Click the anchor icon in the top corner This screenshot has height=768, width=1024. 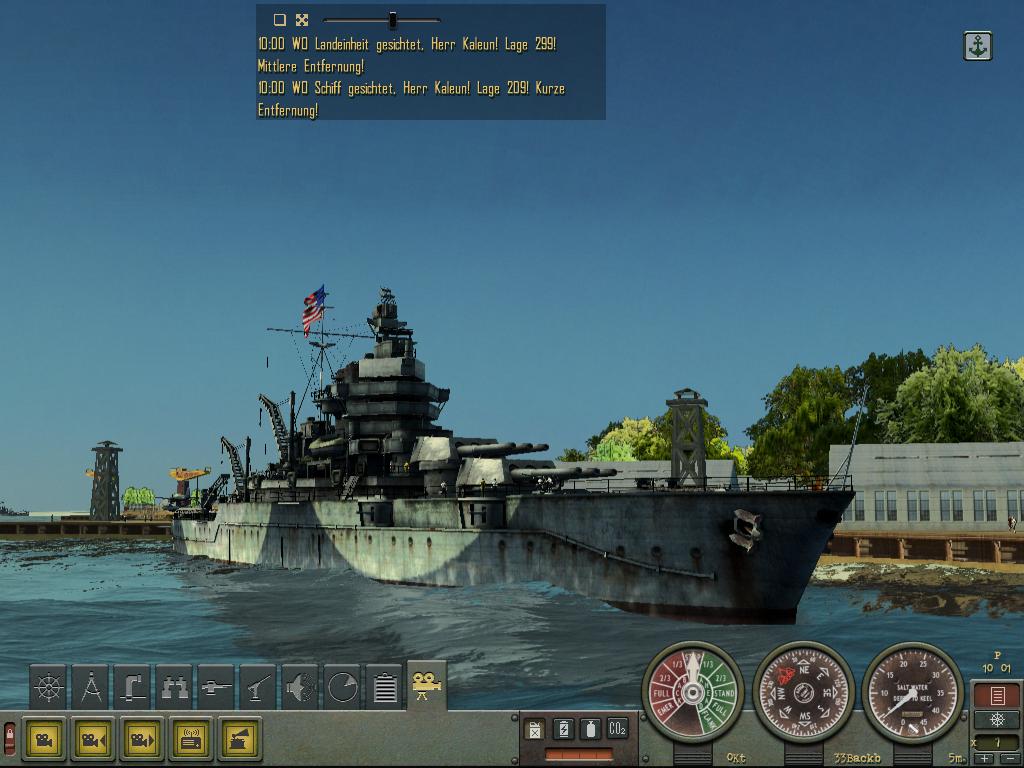pyautogui.click(x=978, y=46)
